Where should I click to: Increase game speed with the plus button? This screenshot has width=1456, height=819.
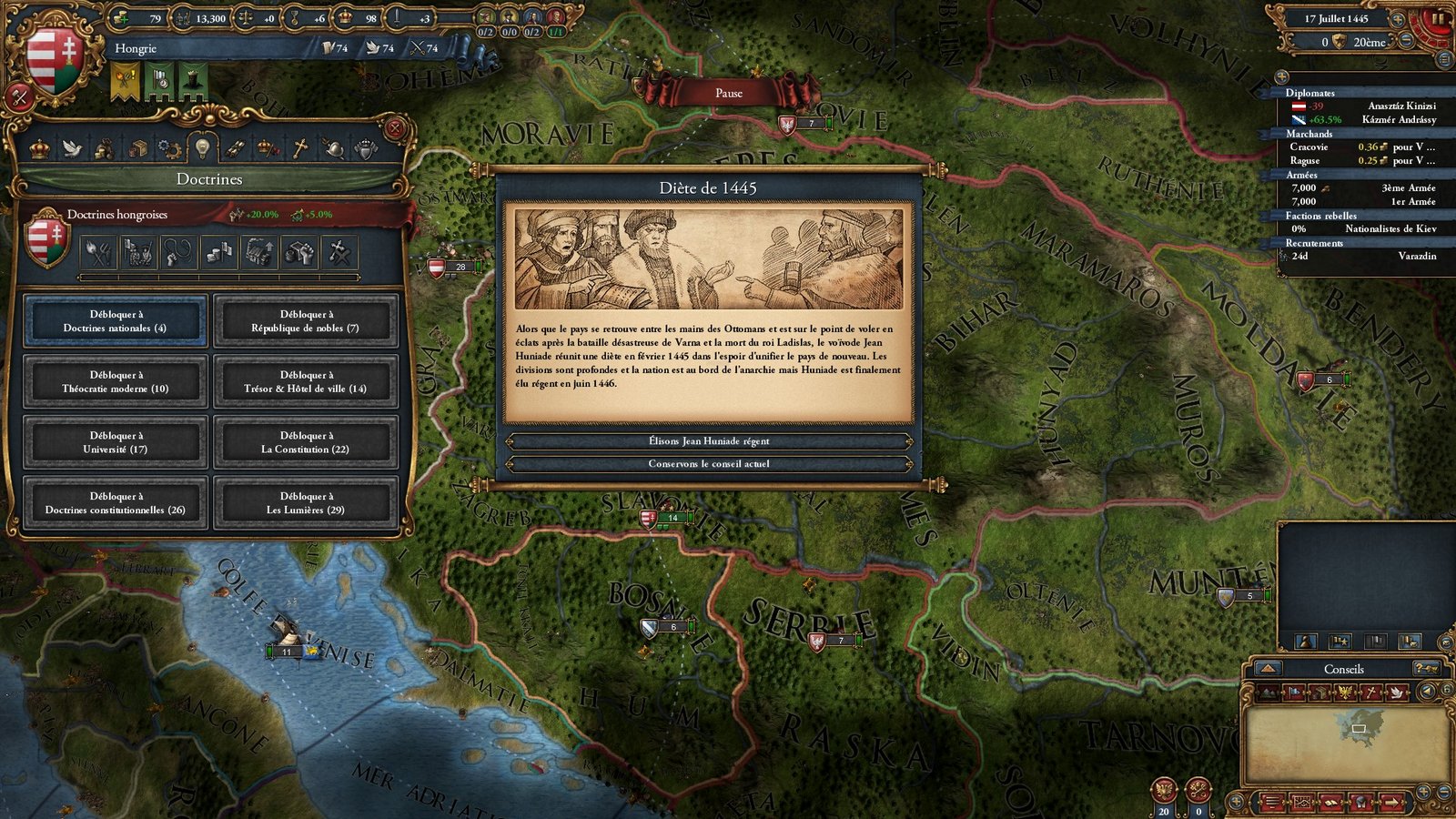point(1398,20)
